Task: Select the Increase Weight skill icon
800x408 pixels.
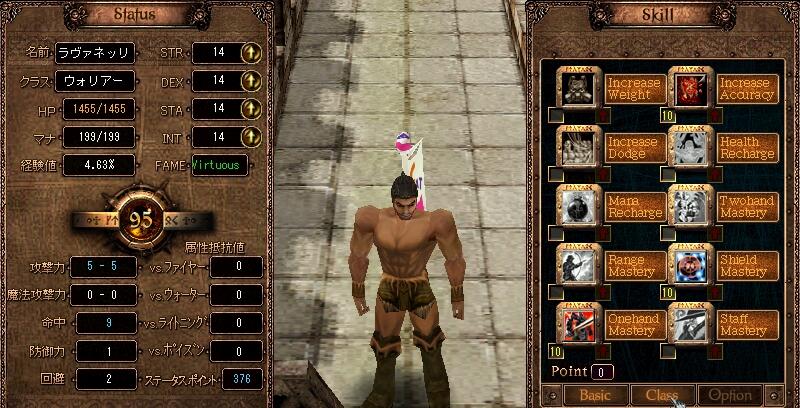Action: coord(577,89)
